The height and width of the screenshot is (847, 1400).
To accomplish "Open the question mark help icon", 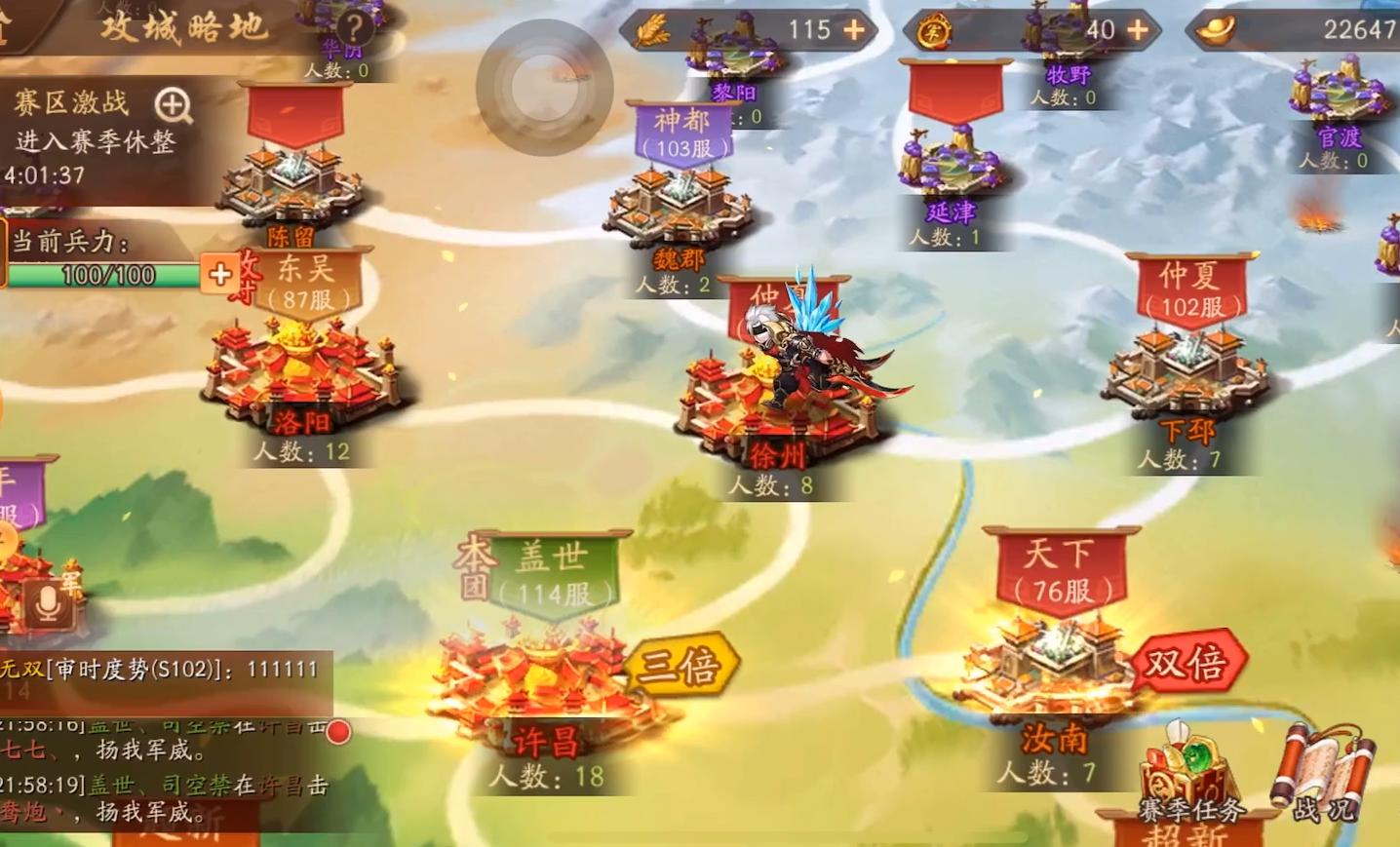I will pos(354,27).
